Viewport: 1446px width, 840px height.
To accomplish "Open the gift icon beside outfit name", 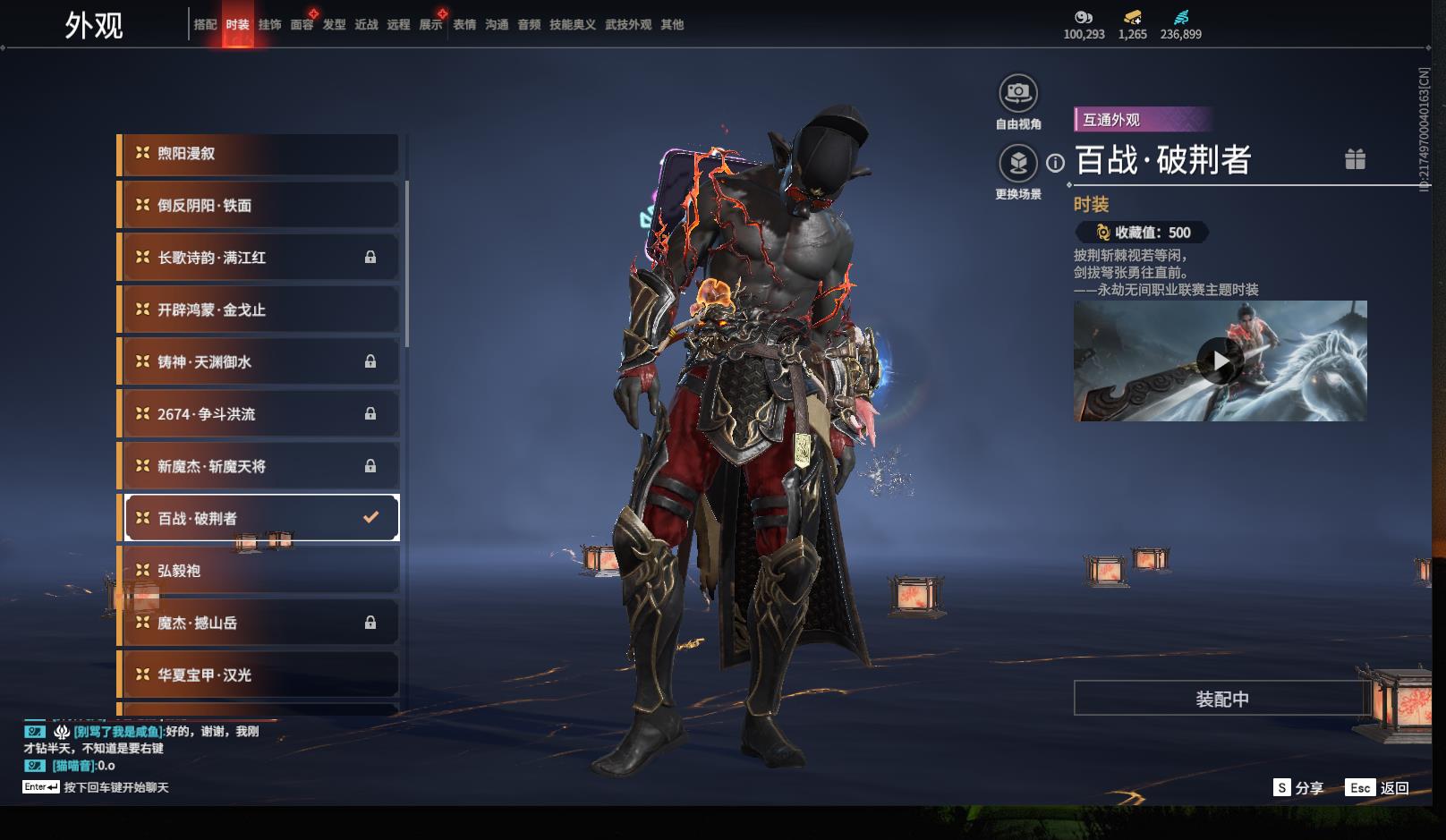I will [x=1355, y=159].
